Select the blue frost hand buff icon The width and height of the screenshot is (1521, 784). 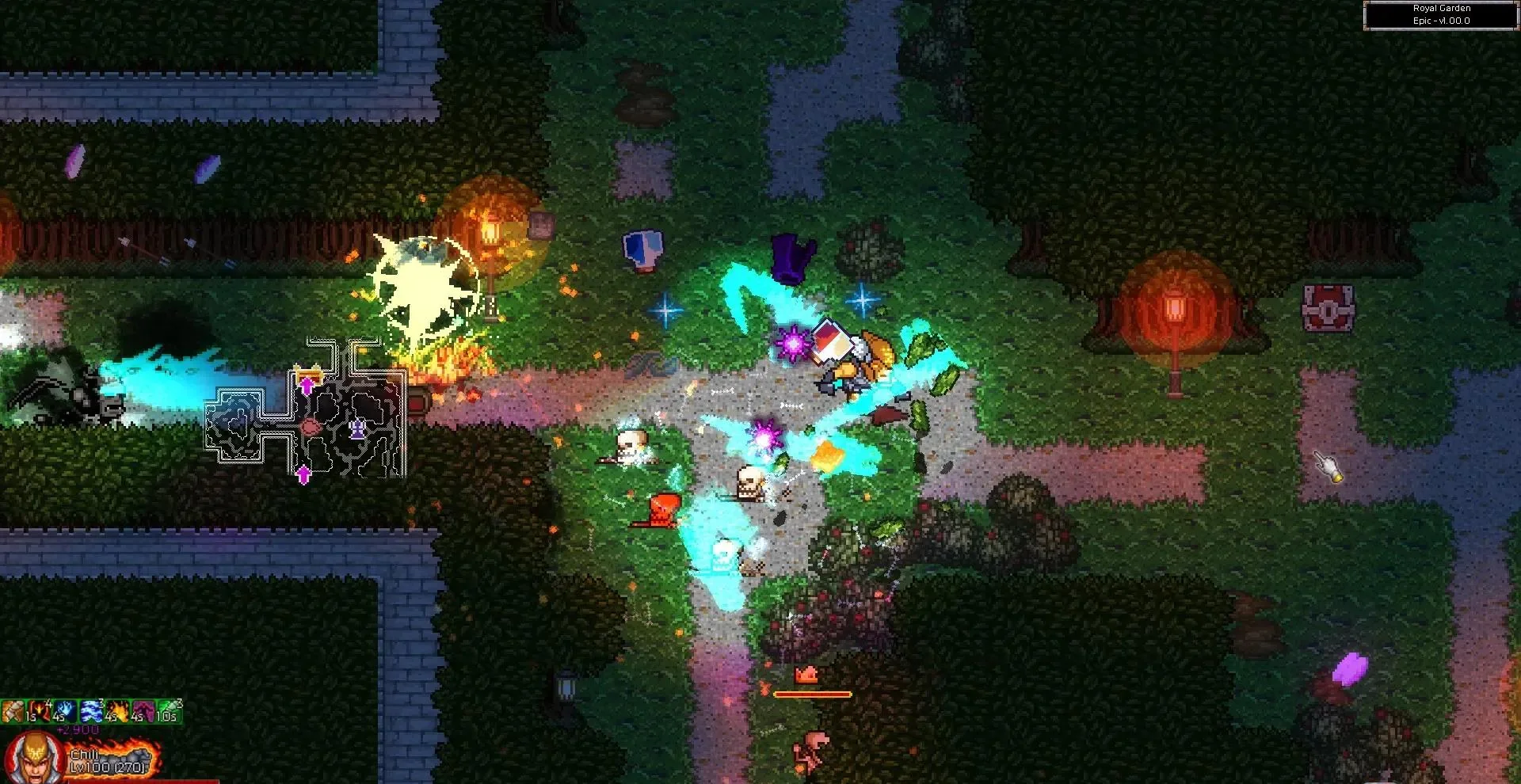(x=65, y=711)
